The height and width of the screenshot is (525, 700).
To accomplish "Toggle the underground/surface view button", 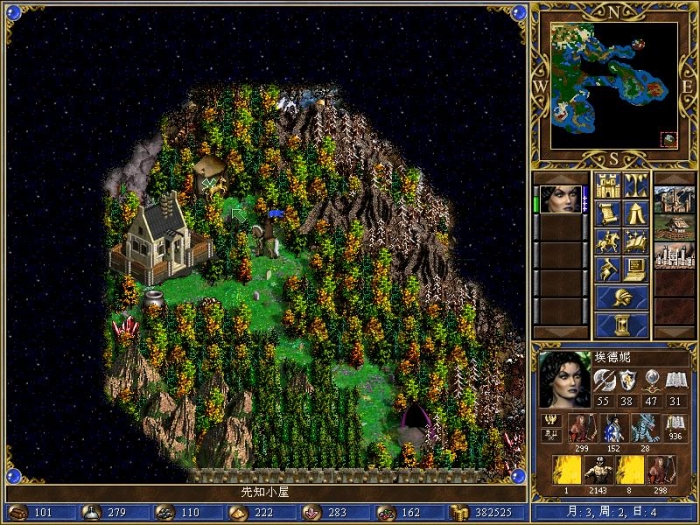I will coord(636,185).
